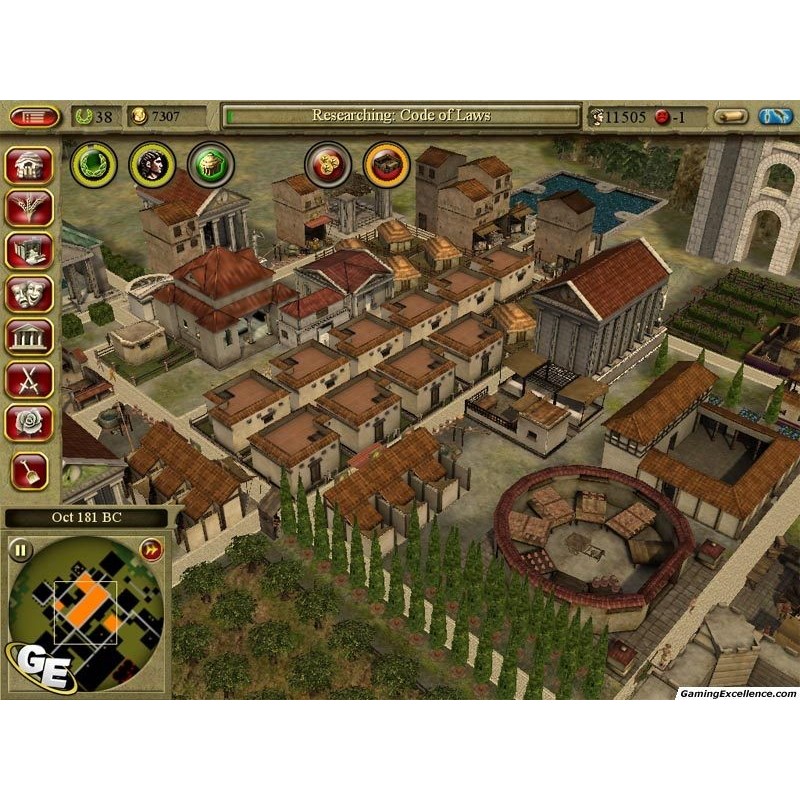
Task: Pause the game with the pause button
Action: point(21,549)
